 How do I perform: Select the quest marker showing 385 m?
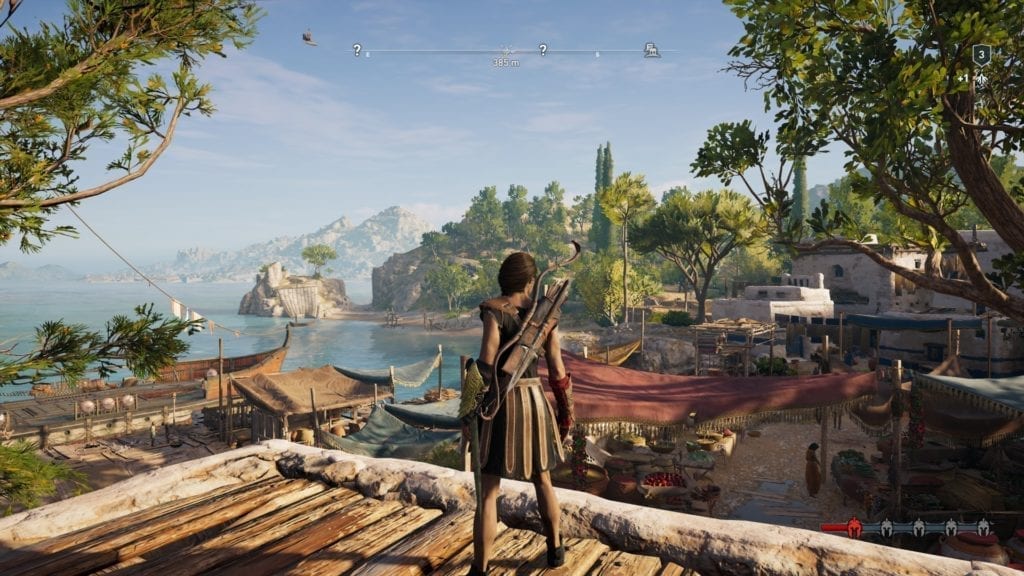(x=505, y=50)
